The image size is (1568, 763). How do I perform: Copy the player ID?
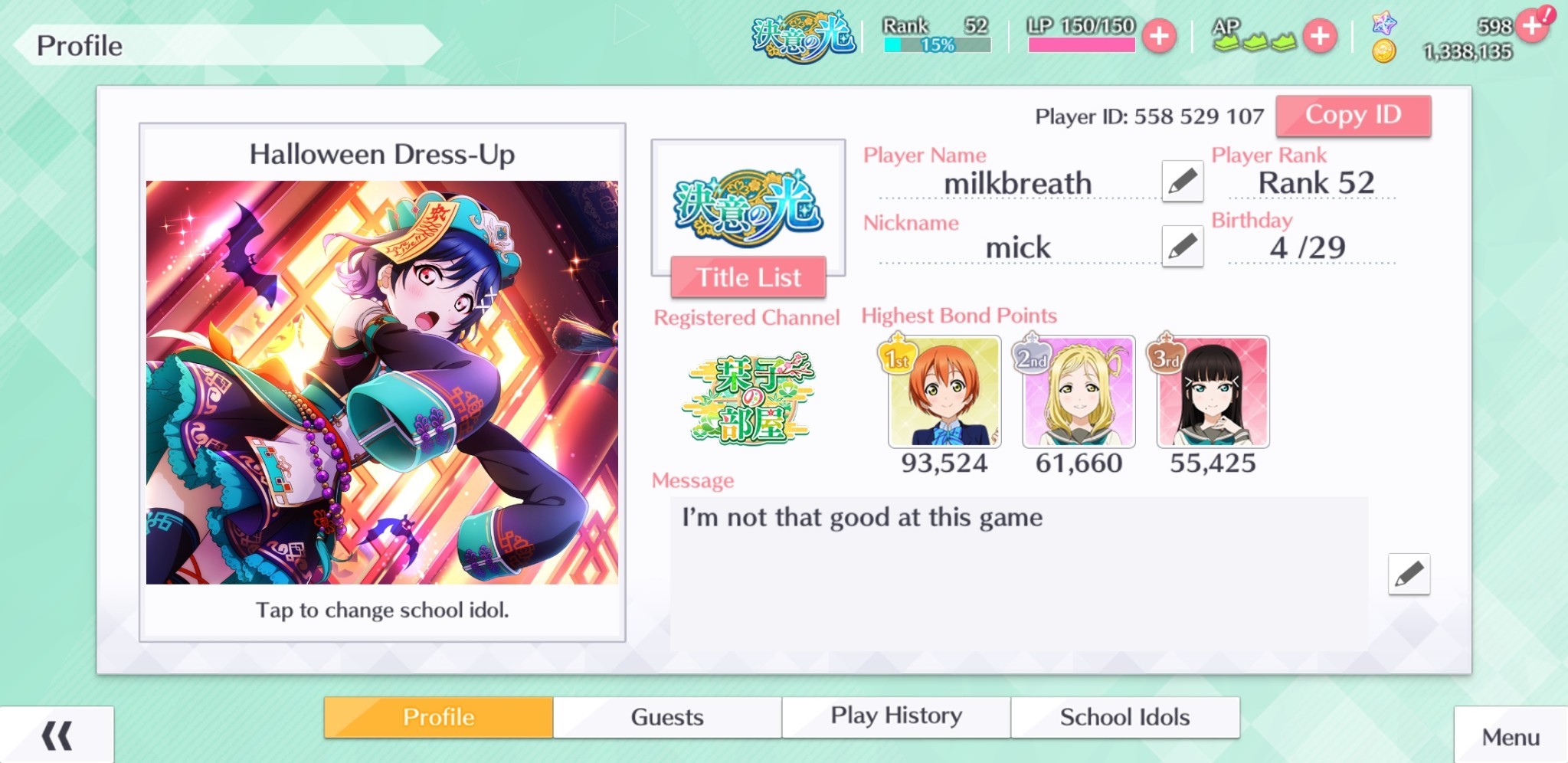(x=1353, y=116)
